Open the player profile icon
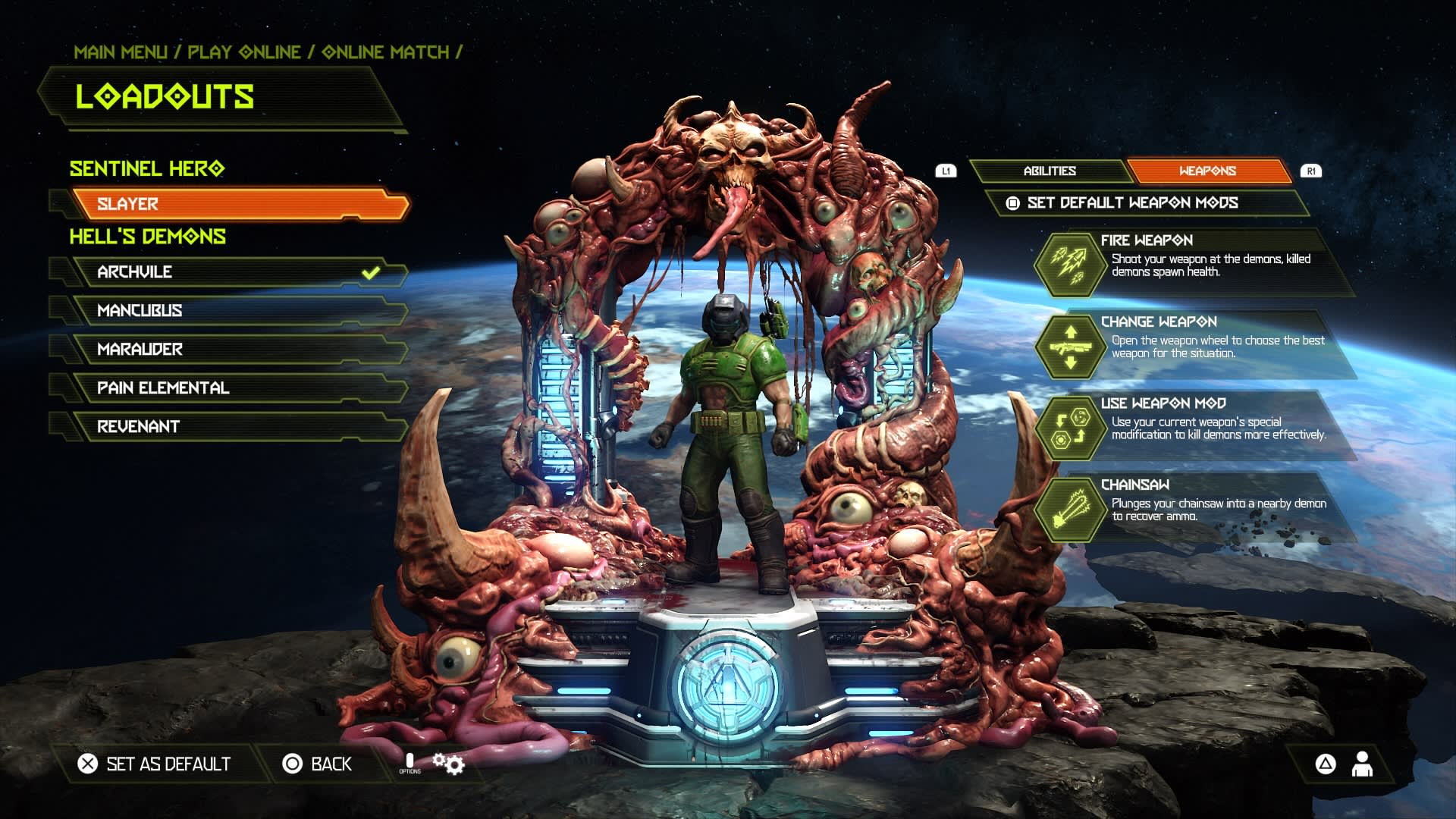Image resolution: width=1456 pixels, height=819 pixels. click(1362, 764)
